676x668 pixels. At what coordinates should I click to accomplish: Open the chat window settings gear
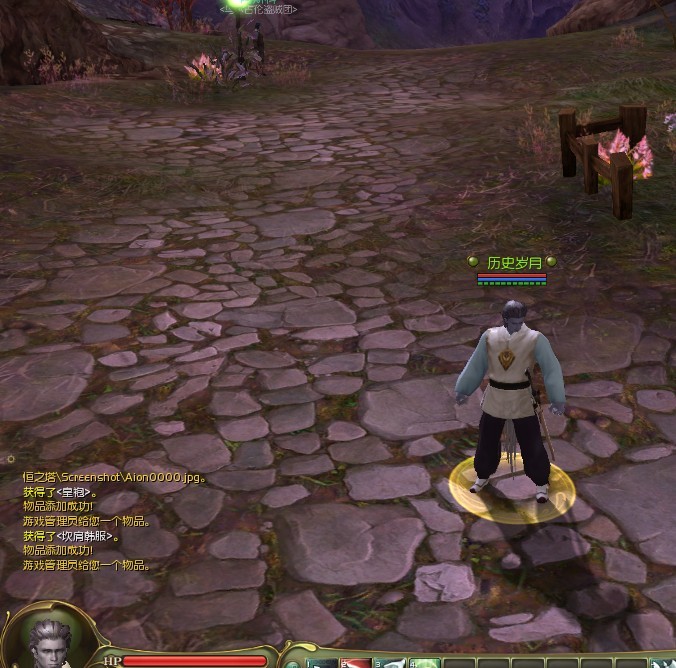tap(11, 459)
